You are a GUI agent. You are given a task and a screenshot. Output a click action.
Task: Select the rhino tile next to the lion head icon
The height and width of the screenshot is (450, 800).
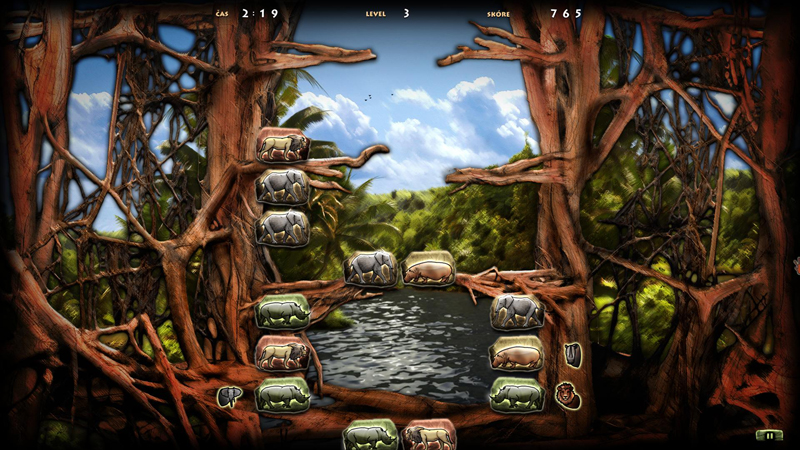coord(517,394)
